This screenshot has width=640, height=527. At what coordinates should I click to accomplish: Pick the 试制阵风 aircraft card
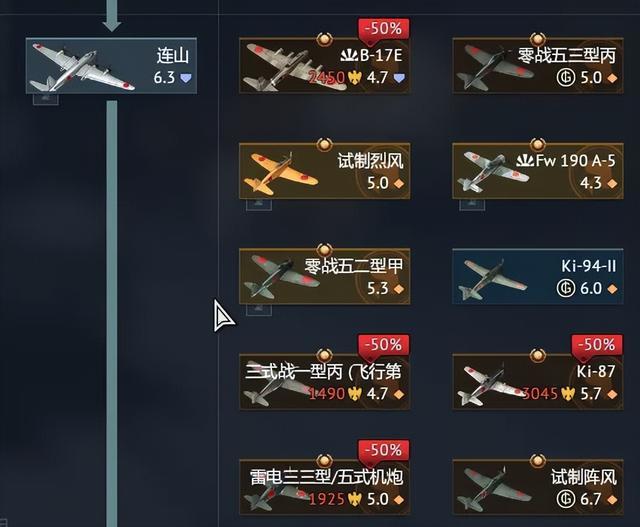pos(538,486)
